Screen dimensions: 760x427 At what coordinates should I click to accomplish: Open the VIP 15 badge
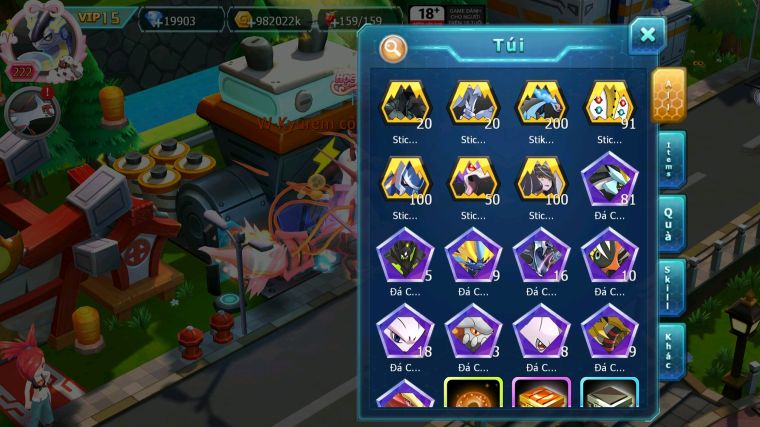tap(98, 18)
